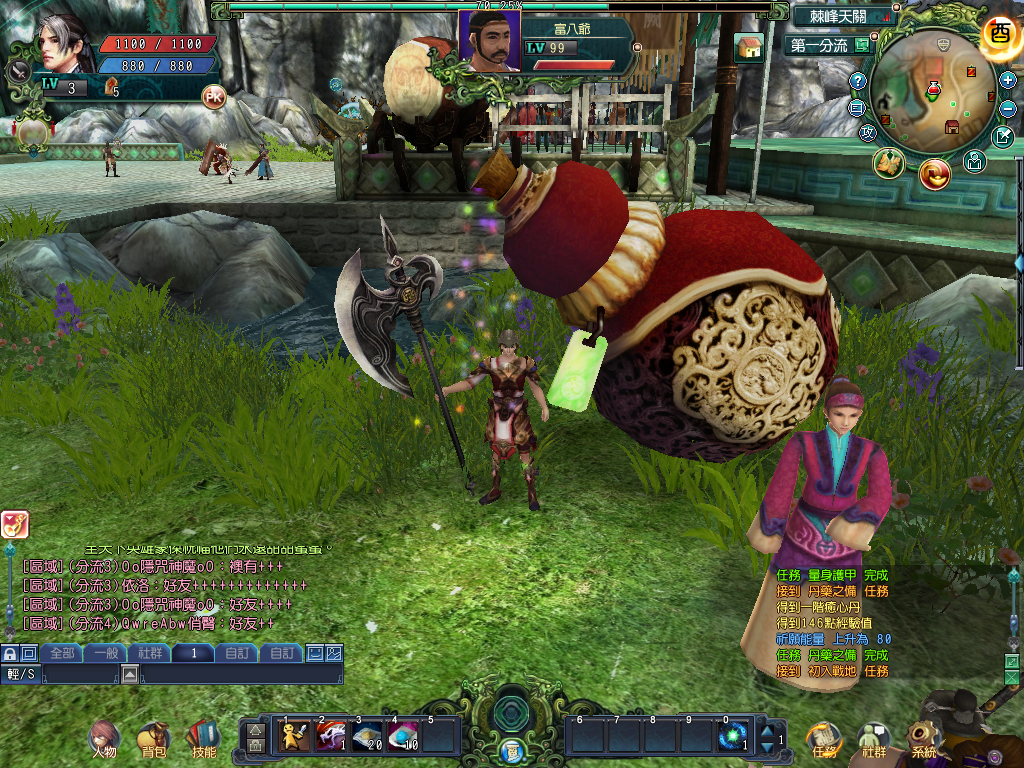
Task: Switch chat to the 全部 tab
Action: pyautogui.click(x=62, y=653)
